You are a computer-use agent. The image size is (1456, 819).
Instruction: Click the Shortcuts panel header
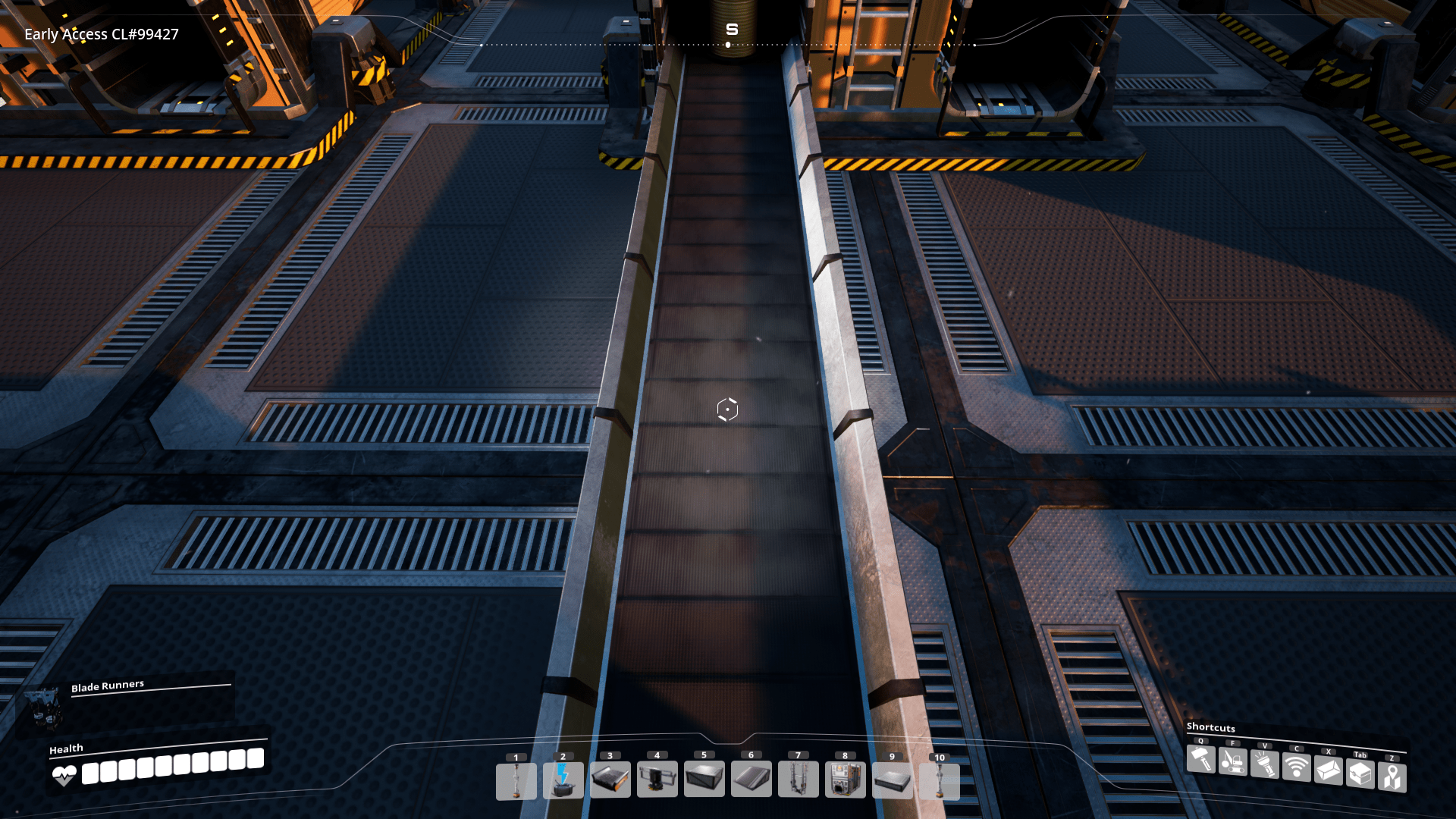point(1211,728)
